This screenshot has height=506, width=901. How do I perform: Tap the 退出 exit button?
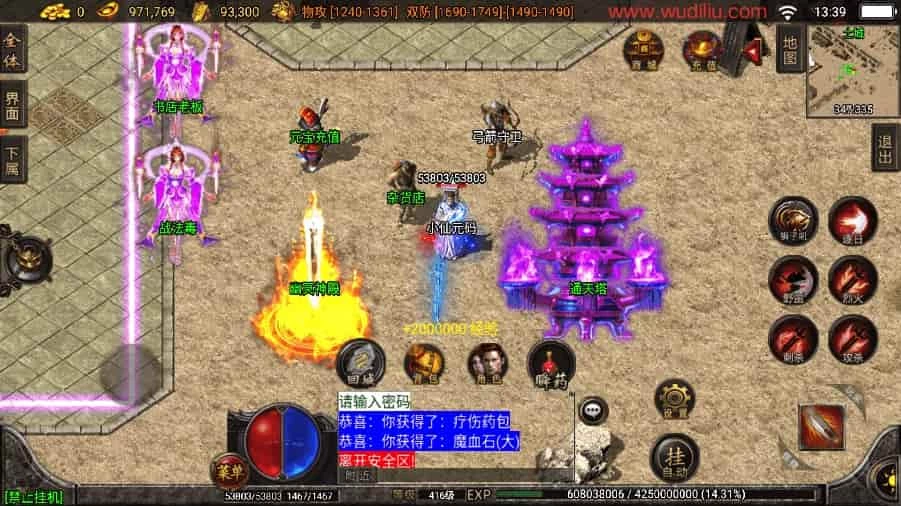point(885,148)
